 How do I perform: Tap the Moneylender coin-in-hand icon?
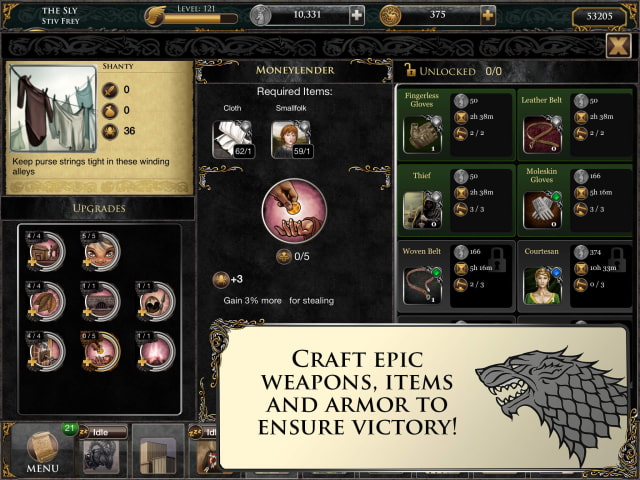click(294, 211)
